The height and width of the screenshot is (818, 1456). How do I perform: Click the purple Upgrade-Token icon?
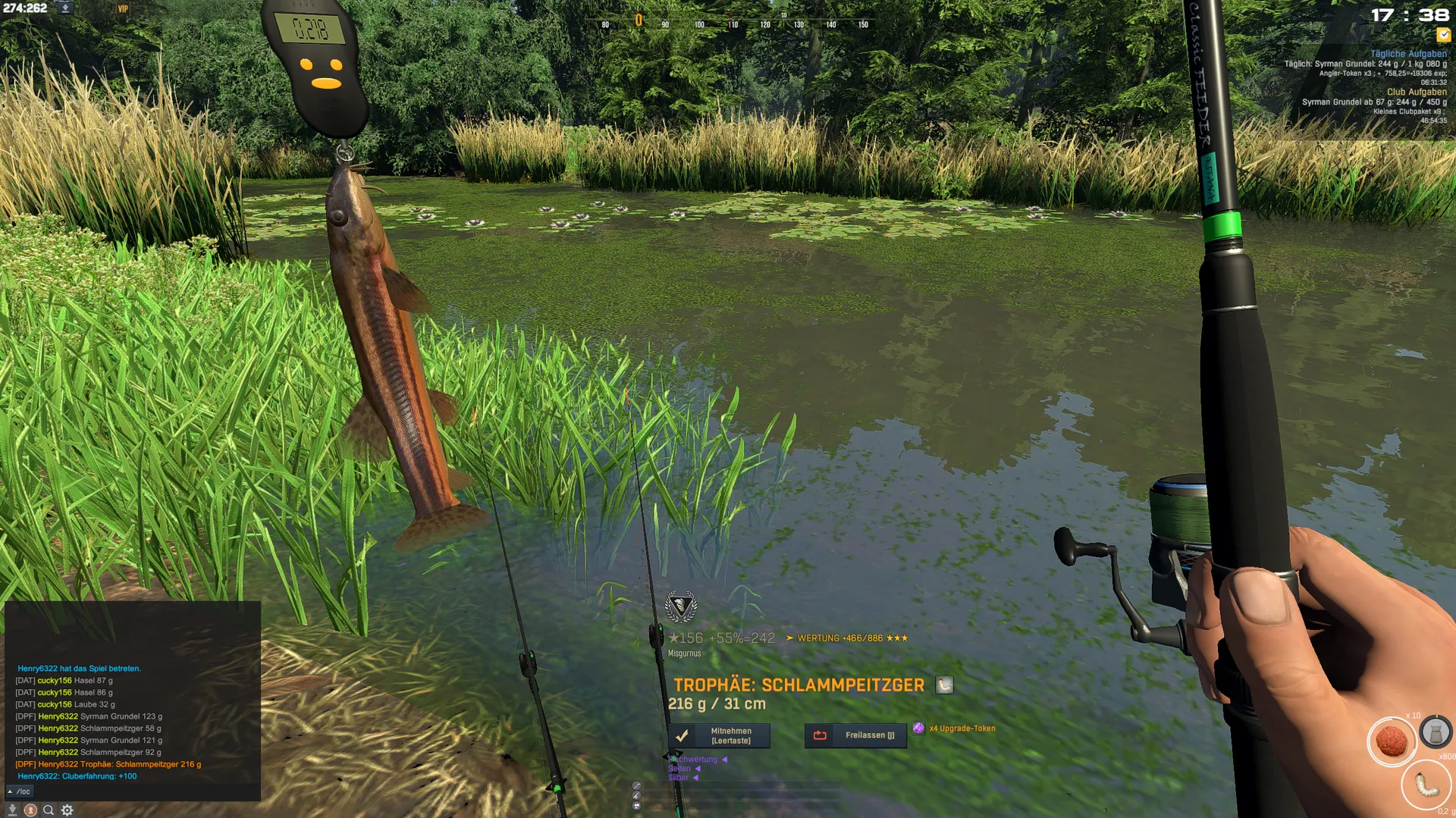pyautogui.click(x=918, y=729)
